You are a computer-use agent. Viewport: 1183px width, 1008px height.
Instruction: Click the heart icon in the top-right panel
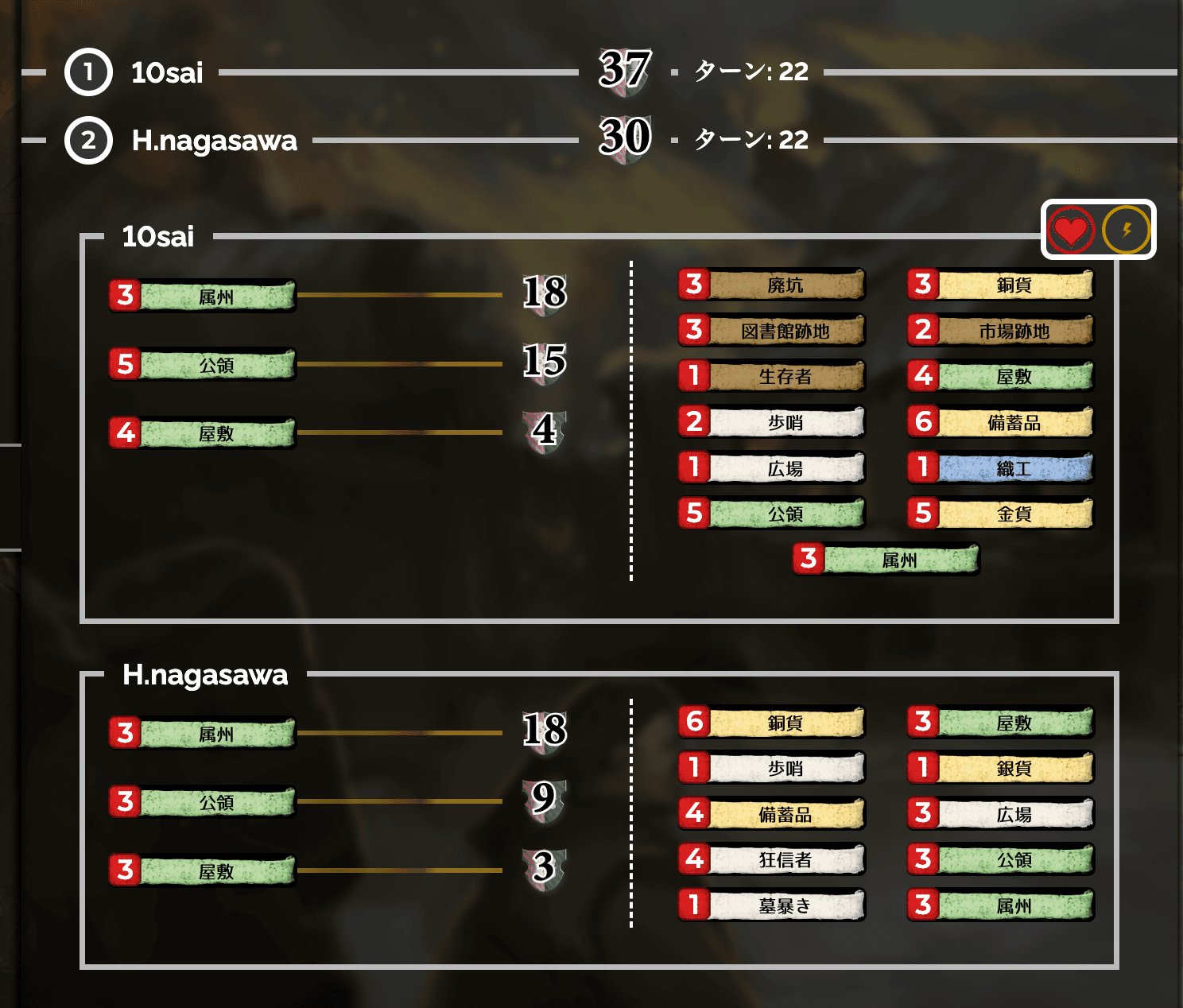tap(1071, 230)
